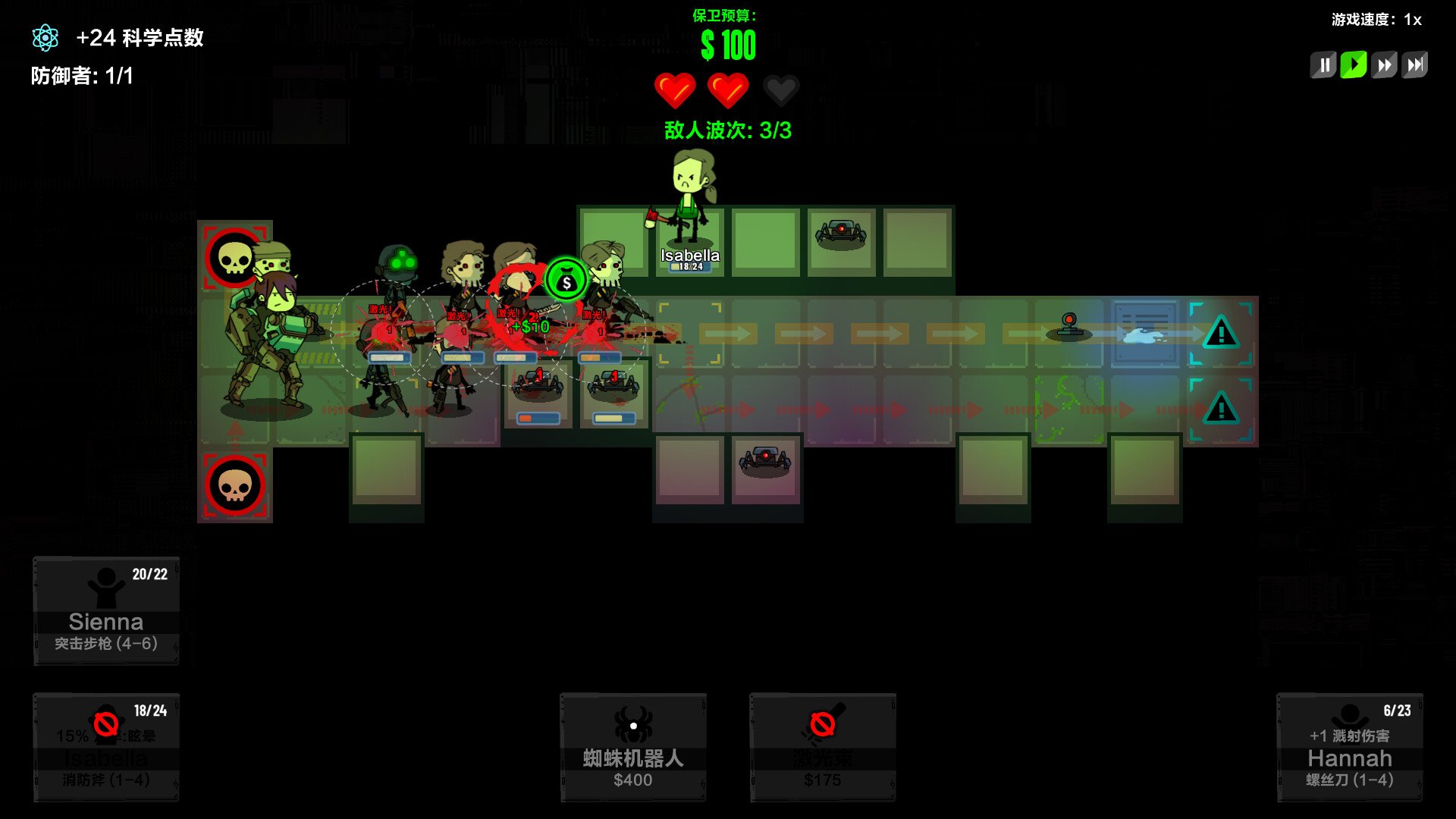
Task: Click the first red heart icon
Action: (x=676, y=89)
